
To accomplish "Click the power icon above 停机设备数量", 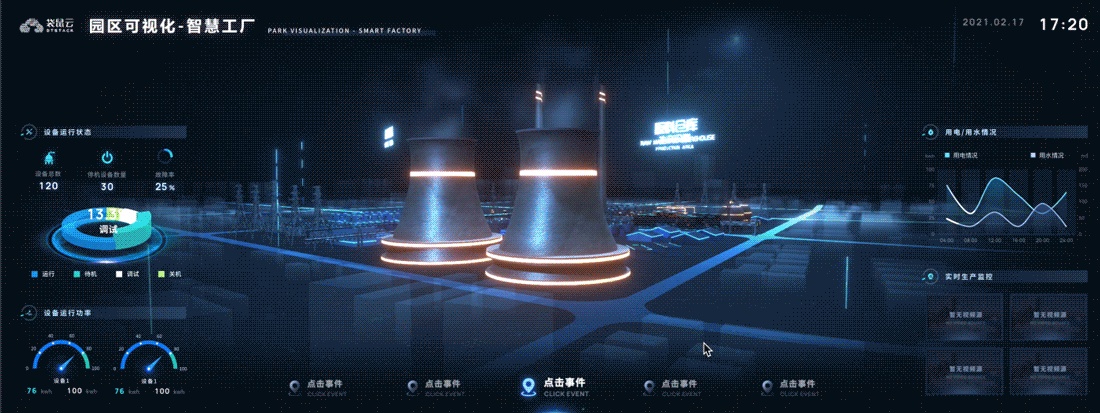I will point(107,157).
